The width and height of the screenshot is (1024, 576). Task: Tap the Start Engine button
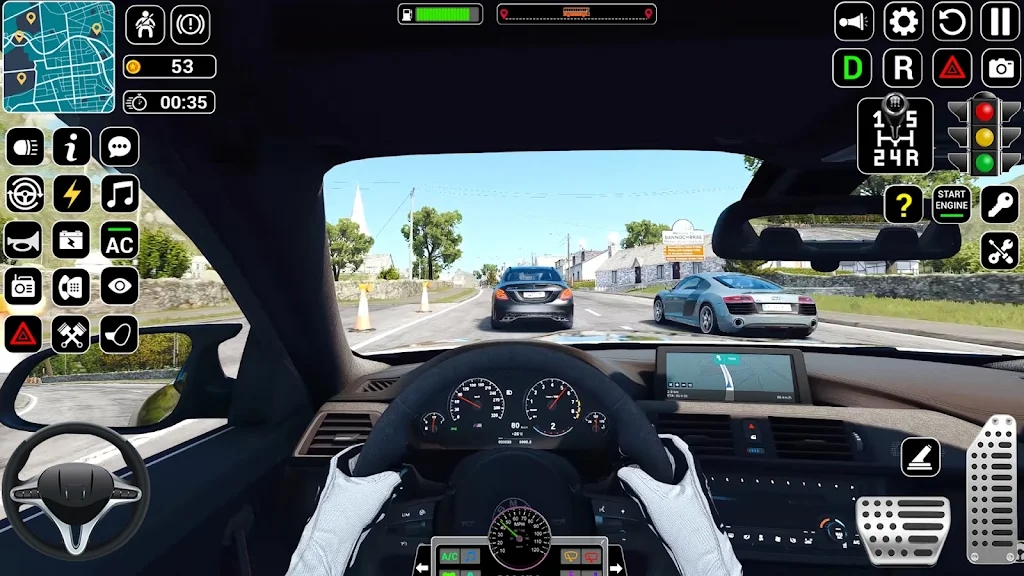point(951,204)
